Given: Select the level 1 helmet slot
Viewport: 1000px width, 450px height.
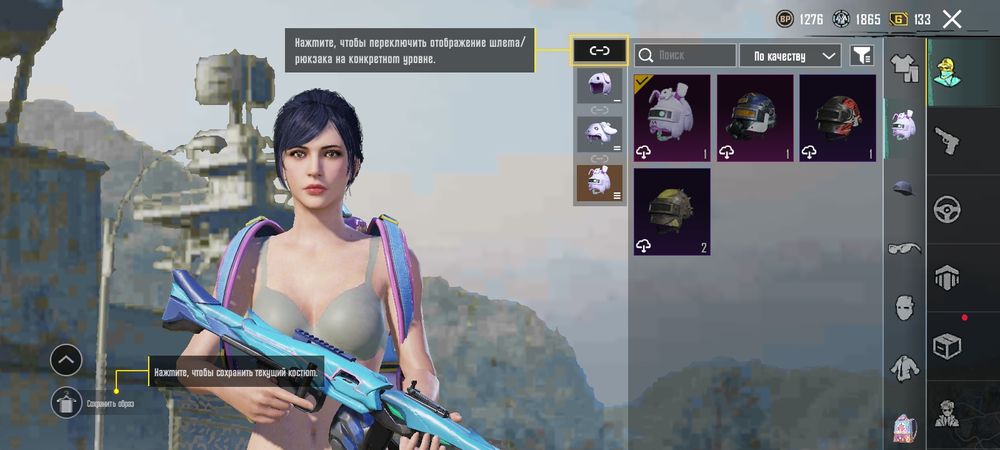Looking at the screenshot, I should 599,86.
